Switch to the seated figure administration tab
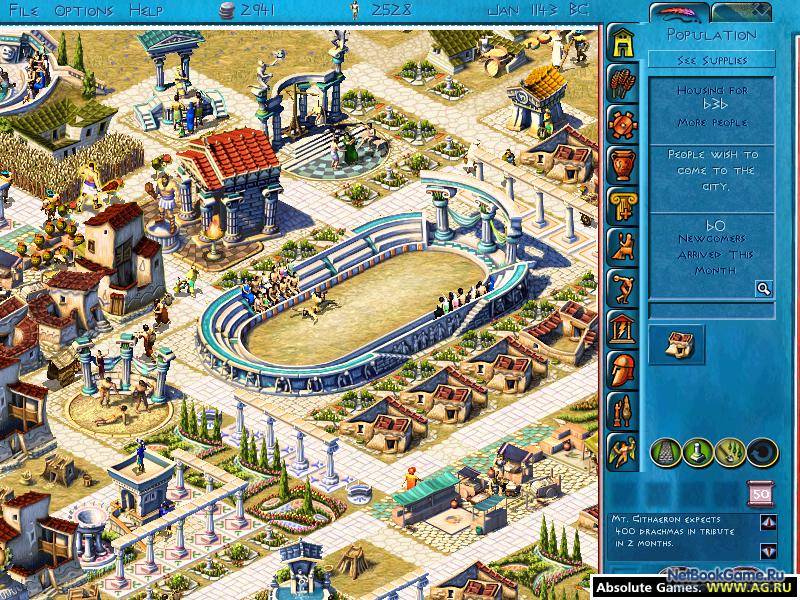Image resolution: width=800 pixels, height=600 pixels. point(623,245)
